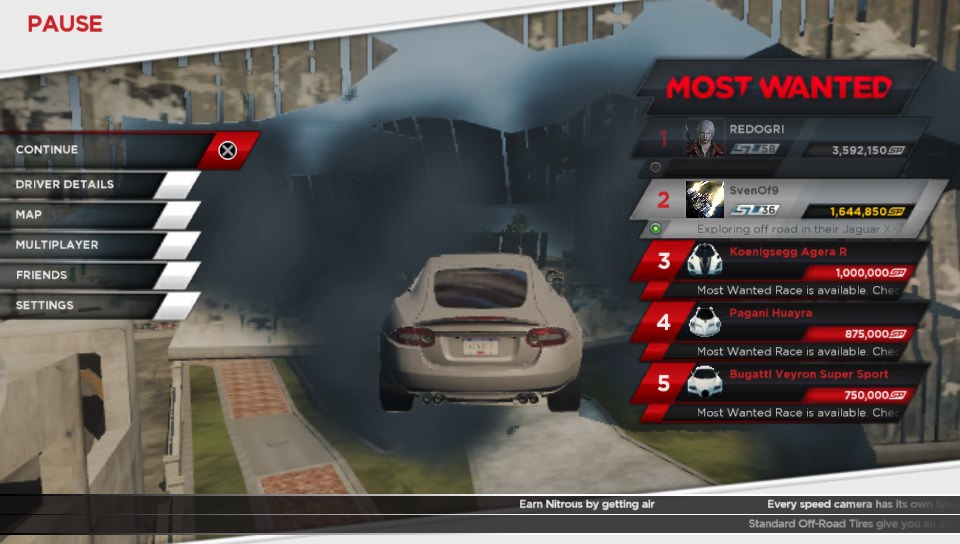Open the Friends menu

[90, 275]
